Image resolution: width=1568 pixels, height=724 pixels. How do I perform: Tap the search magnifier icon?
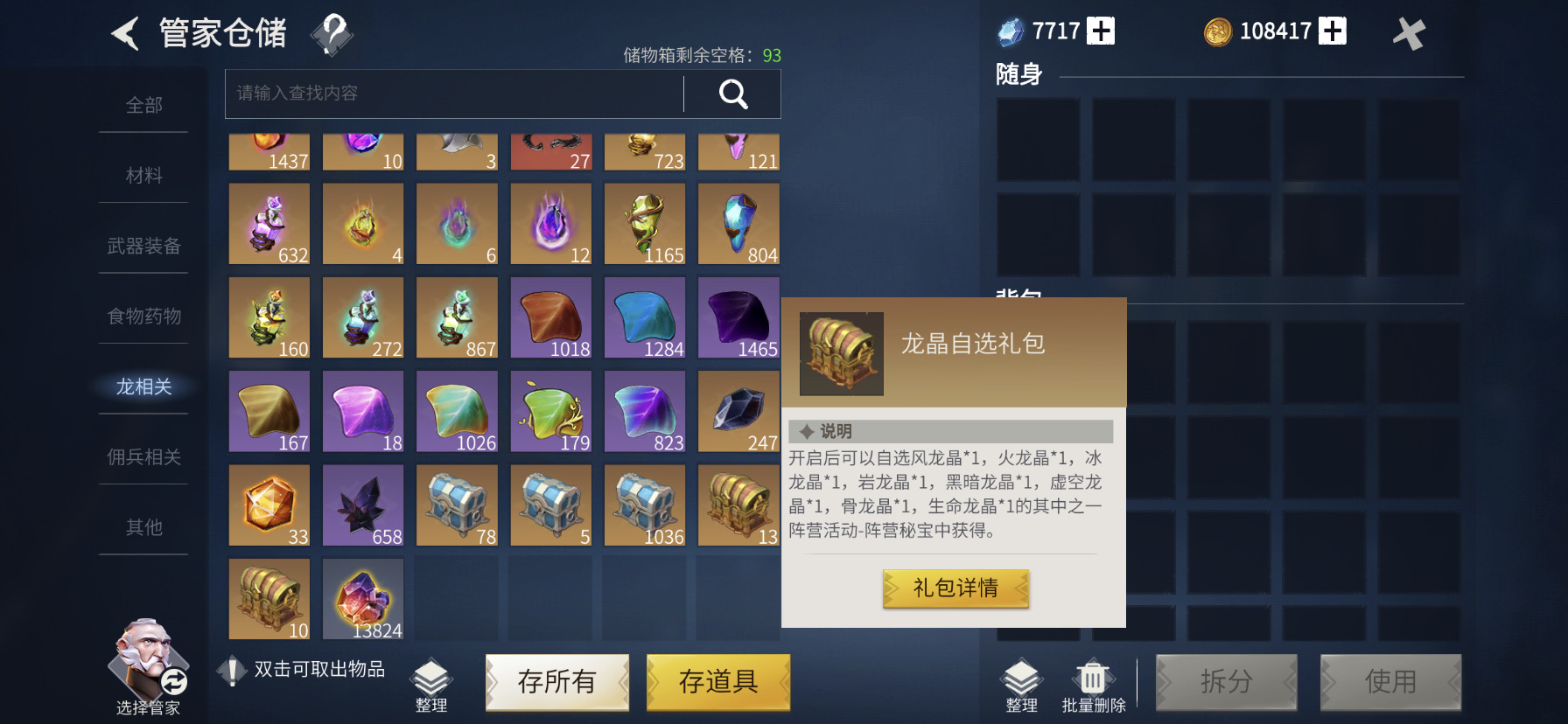[733, 94]
